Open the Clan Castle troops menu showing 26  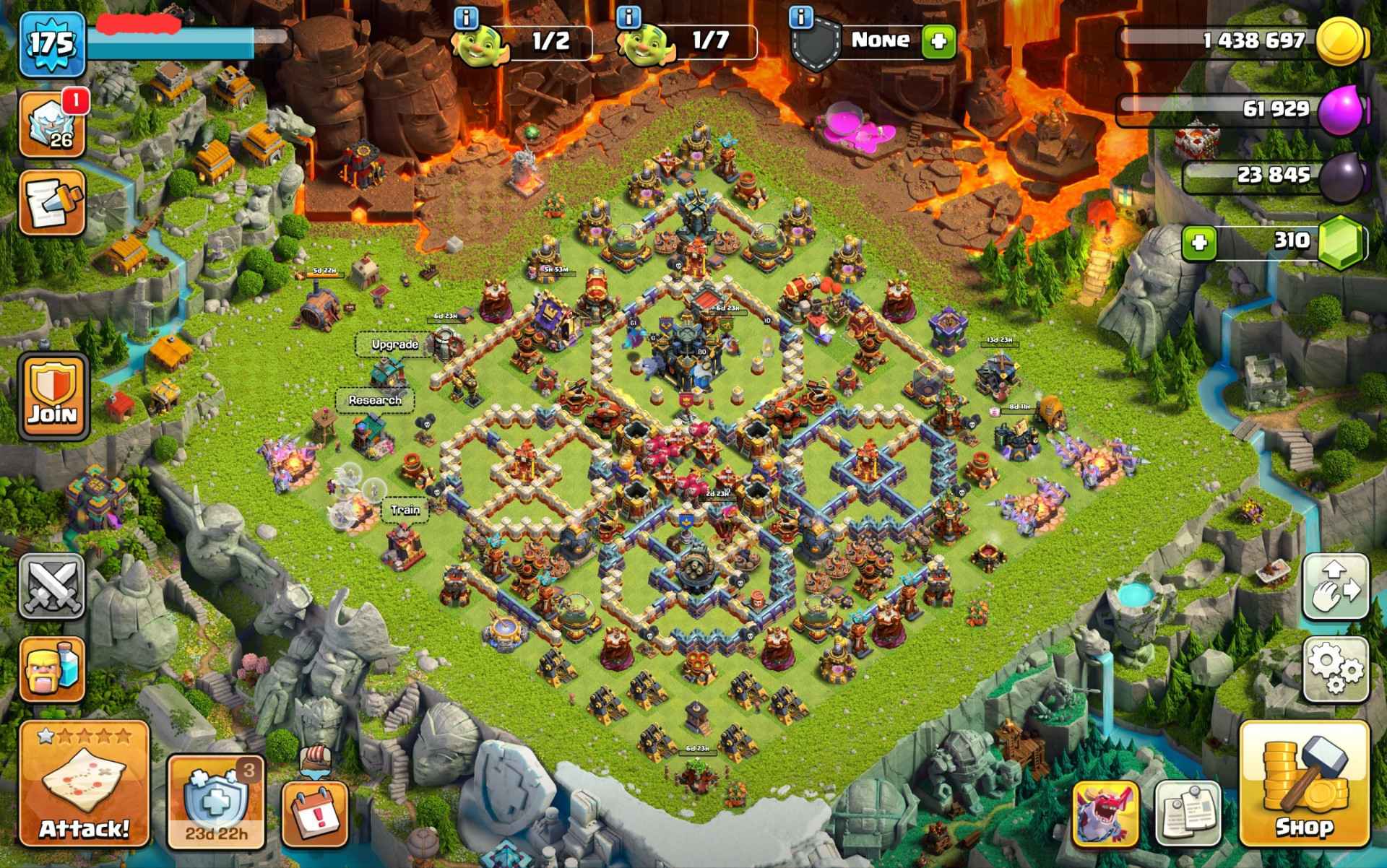[x=52, y=119]
